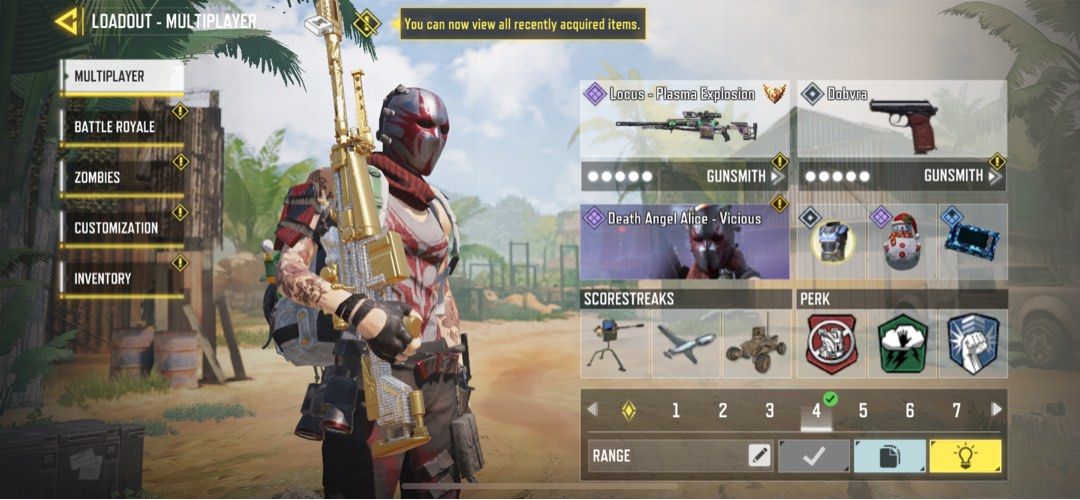
Task: Rename the RANGE loadout with pencil icon
Action: 759,456
